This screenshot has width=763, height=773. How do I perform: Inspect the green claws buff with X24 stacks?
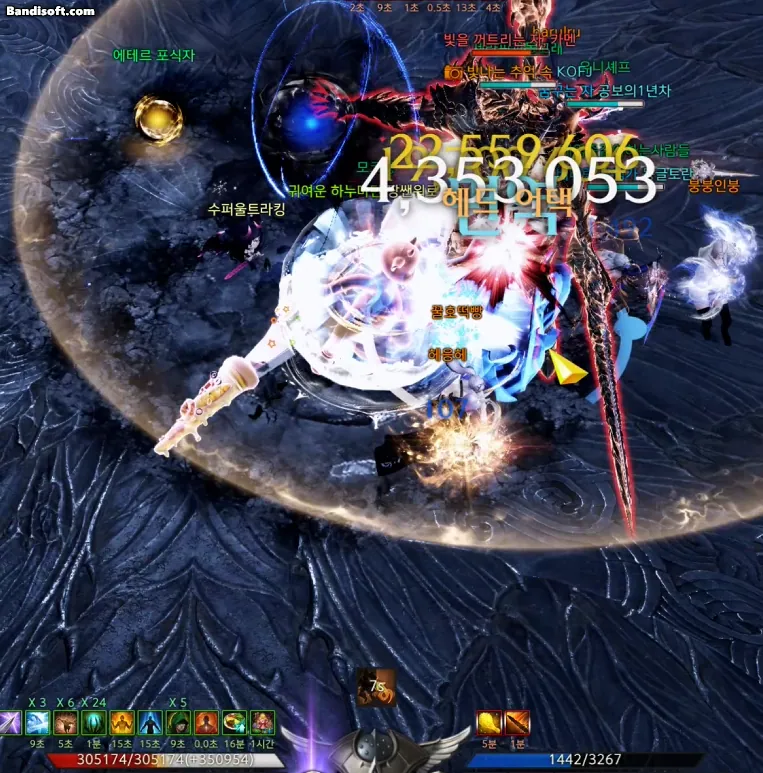[95, 722]
